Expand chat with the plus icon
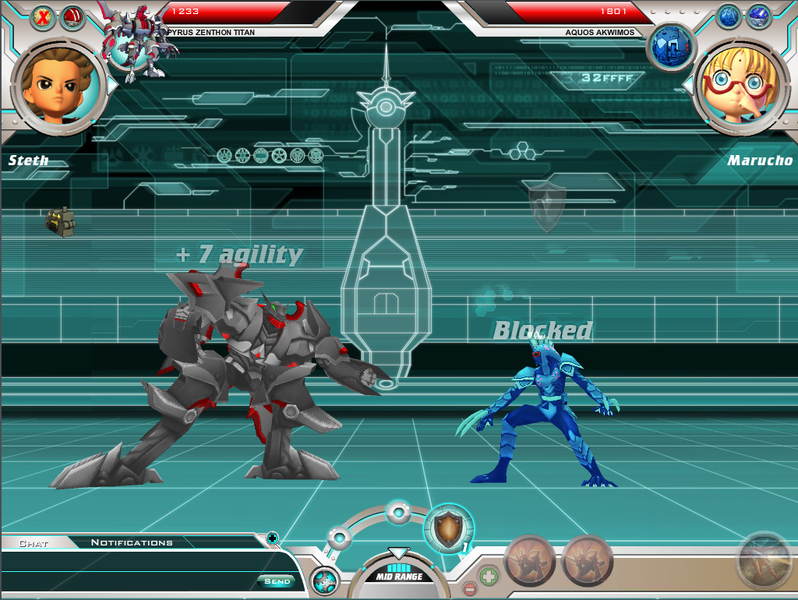Image resolution: width=798 pixels, height=600 pixels. [x=273, y=538]
